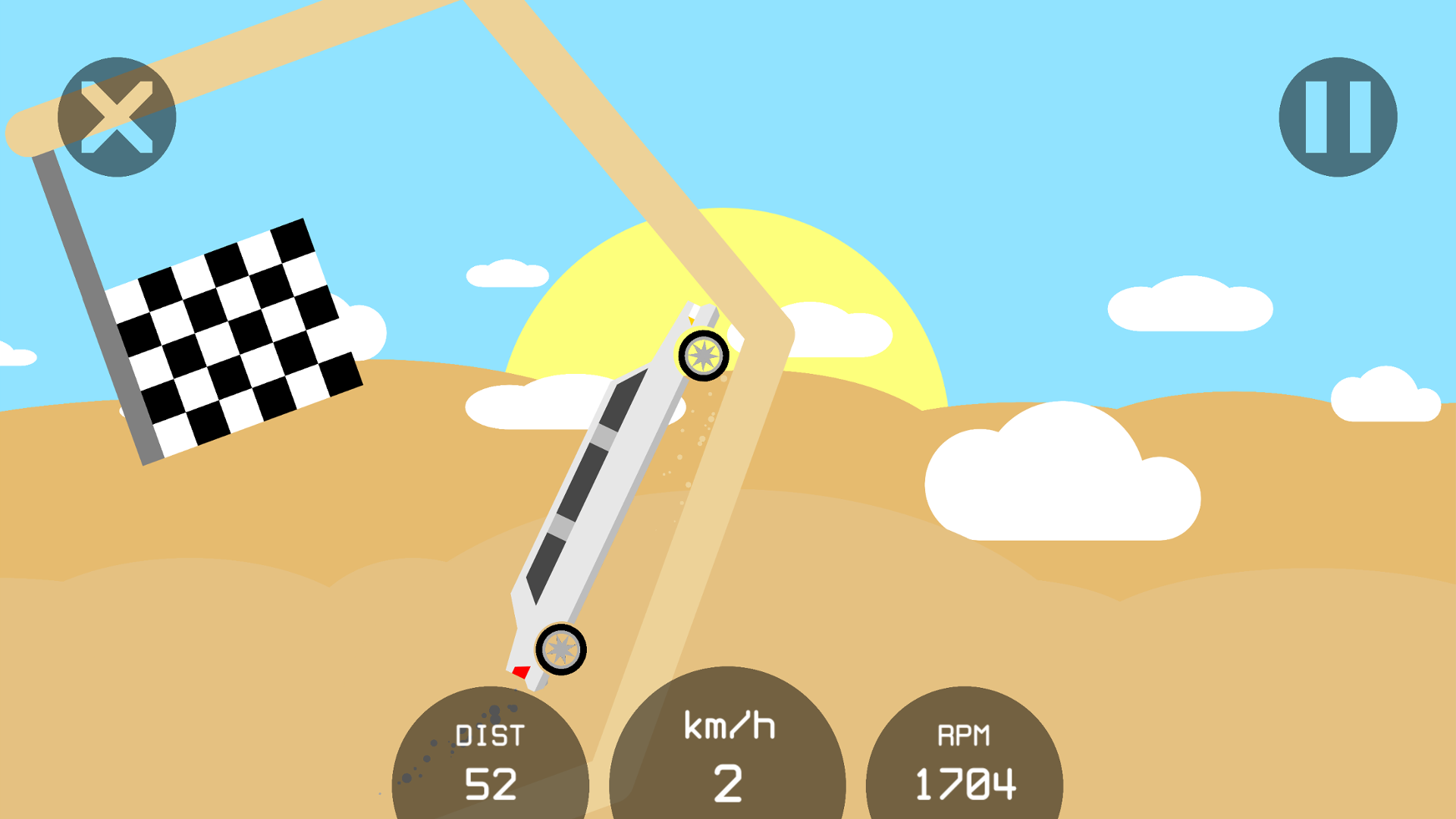Screen dimensions: 1456x819
Task: Select the RPM value 1704
Action: 965,785
